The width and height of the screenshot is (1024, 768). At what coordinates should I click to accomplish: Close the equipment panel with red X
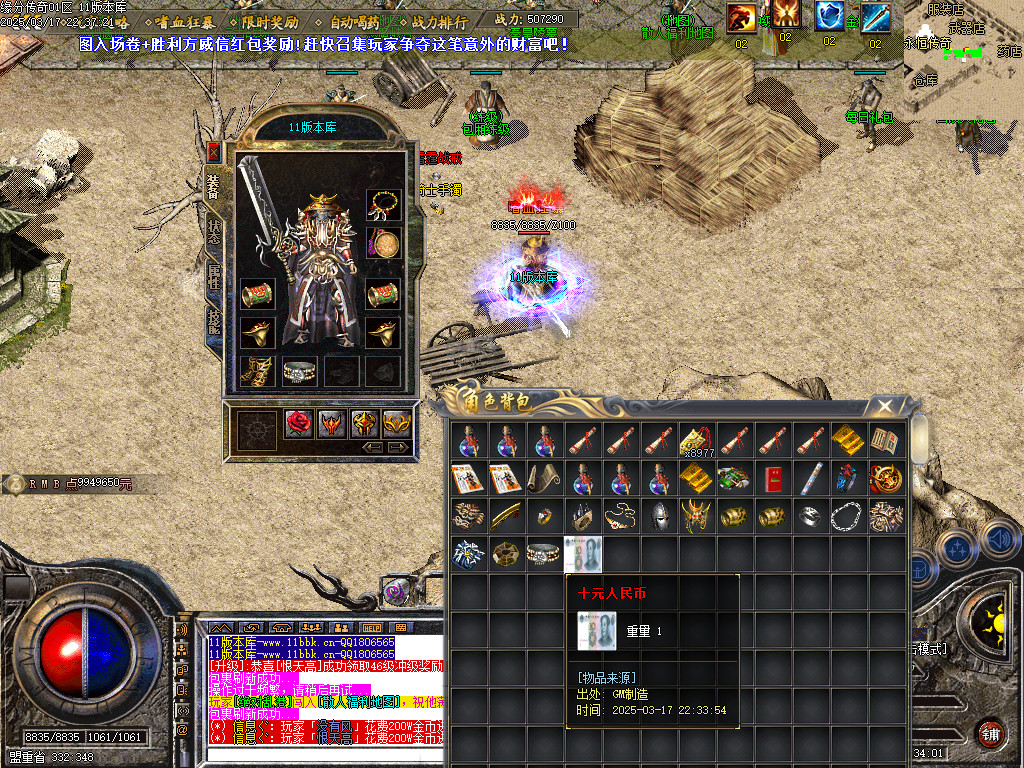[x=213, y=152]
